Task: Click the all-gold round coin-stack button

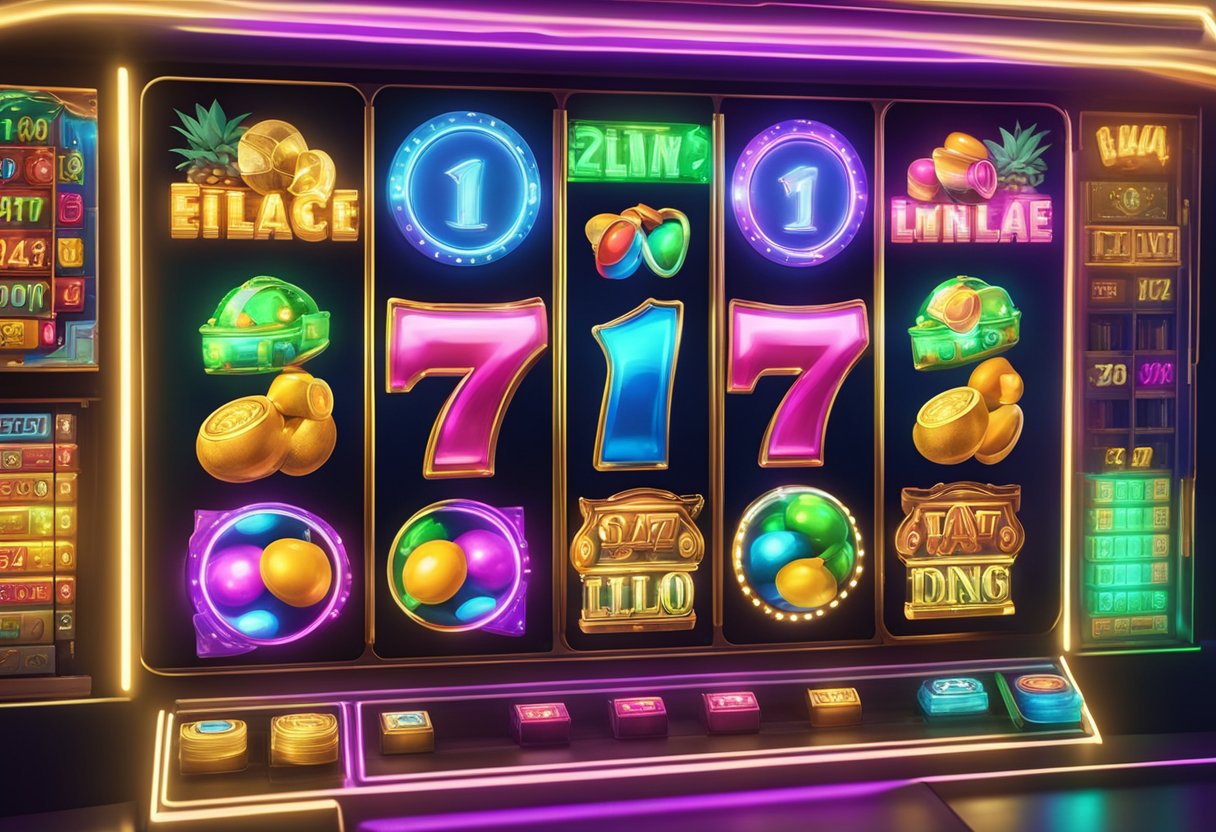Action: coord(304,738)
